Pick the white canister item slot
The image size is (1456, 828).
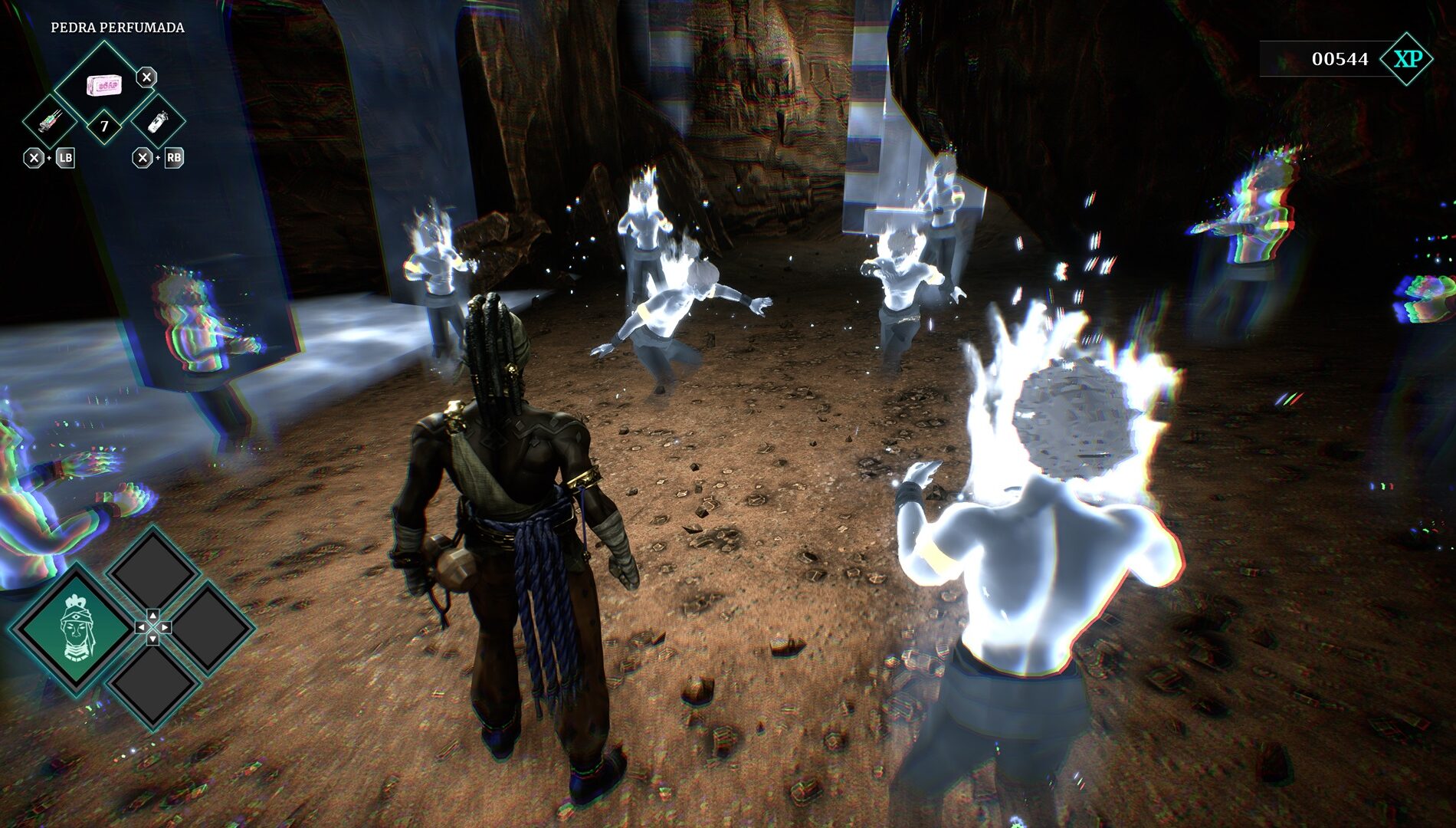pyautogui.click(x=158, y=121)
